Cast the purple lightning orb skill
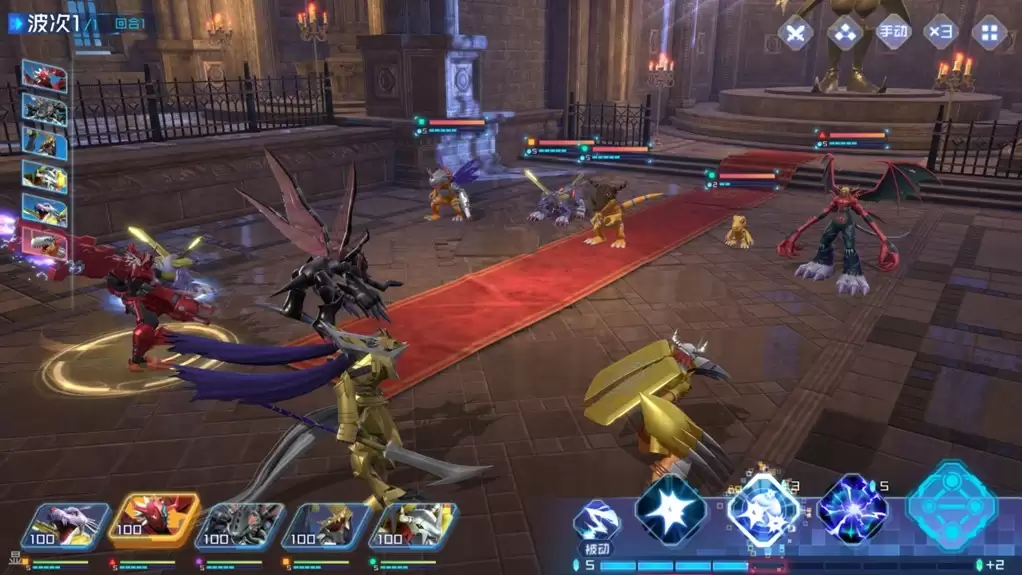Viewport: 1022px width, 575px height. 852,509
